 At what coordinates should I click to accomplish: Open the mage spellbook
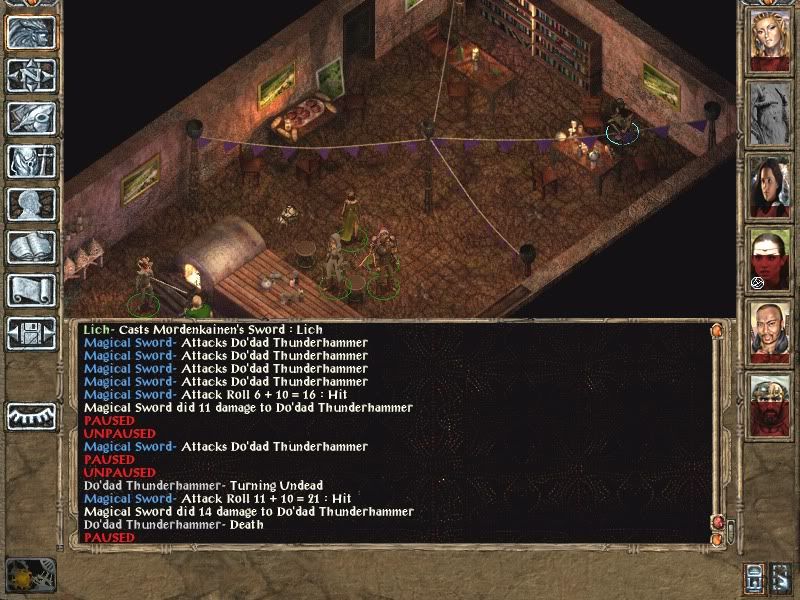click(31, 246)
